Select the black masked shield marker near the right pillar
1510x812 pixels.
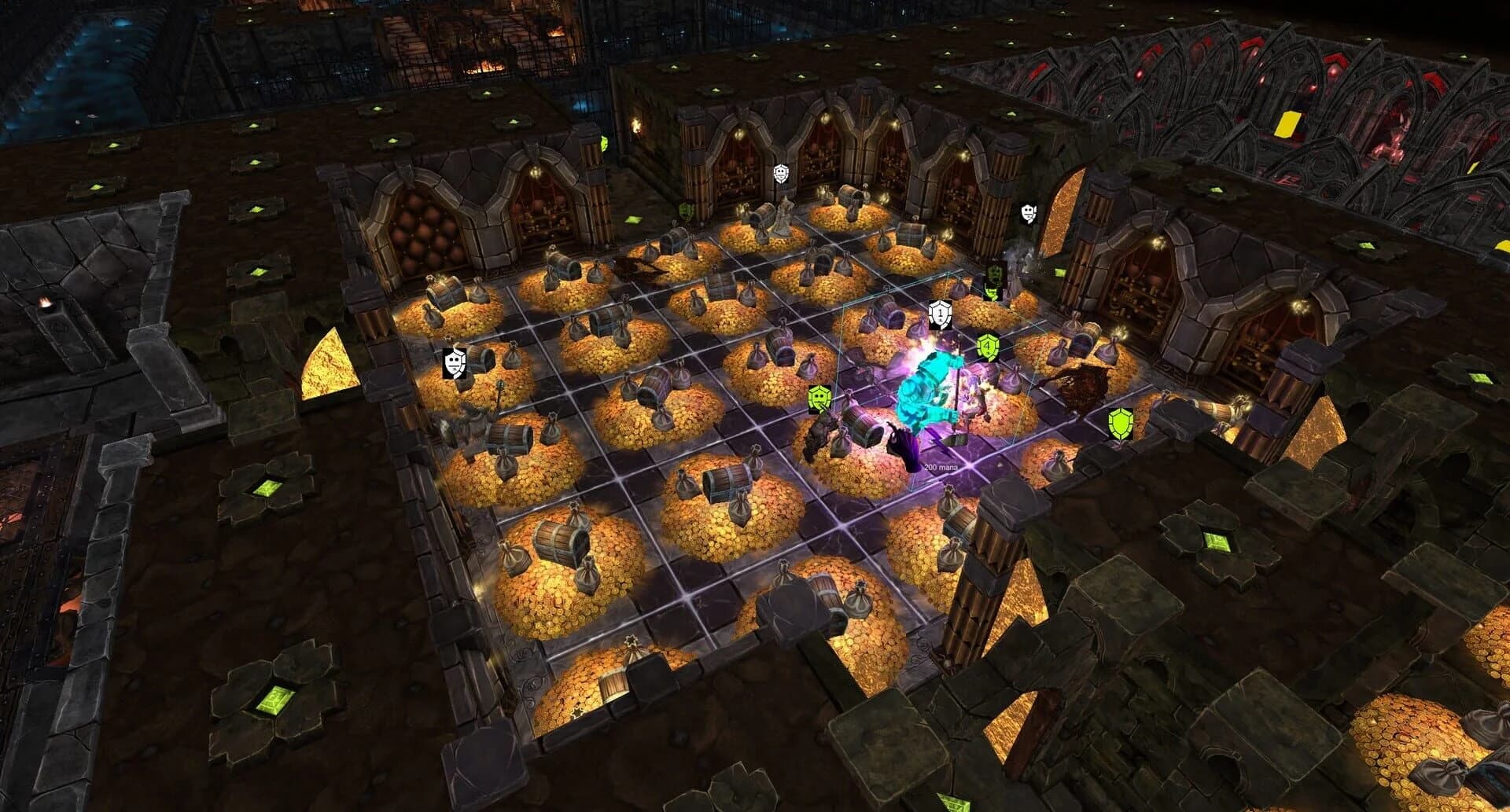coord(1027,213)
